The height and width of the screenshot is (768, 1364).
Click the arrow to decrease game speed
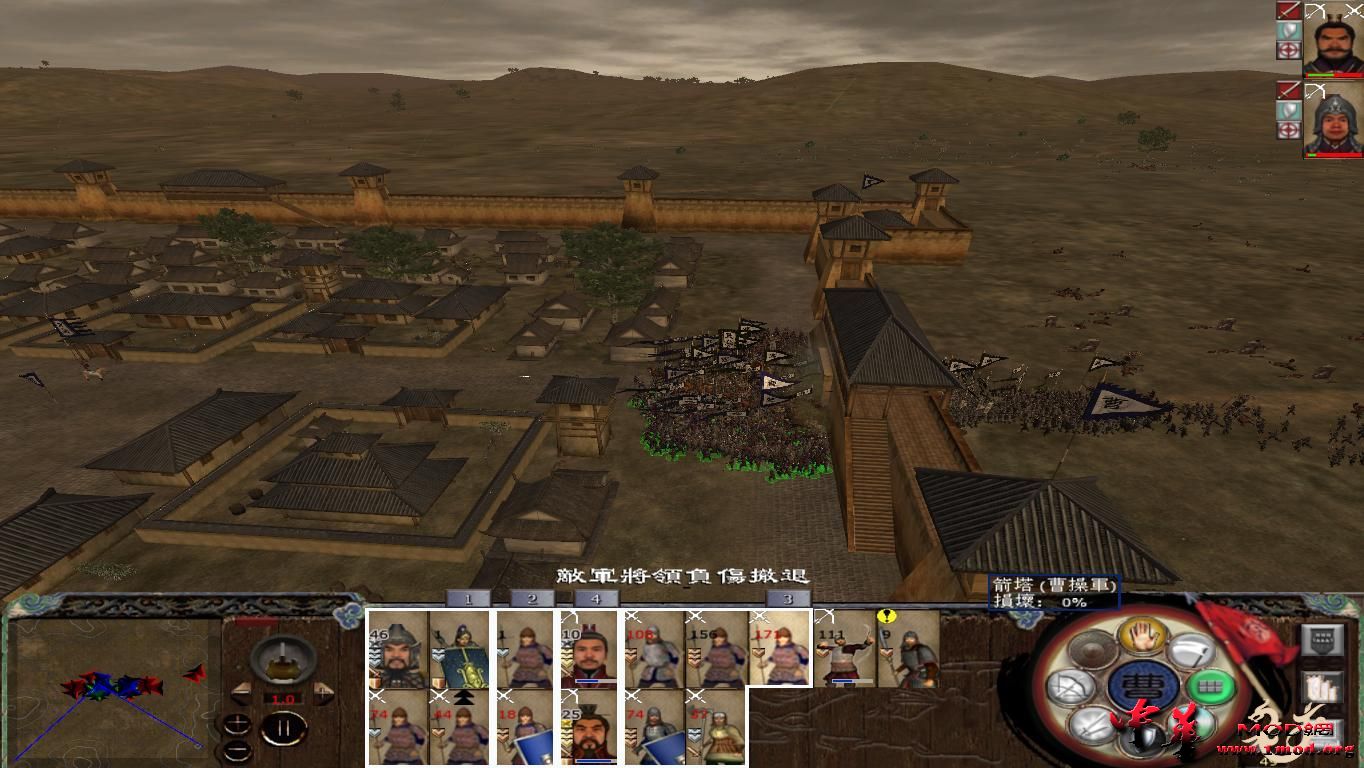242,693
